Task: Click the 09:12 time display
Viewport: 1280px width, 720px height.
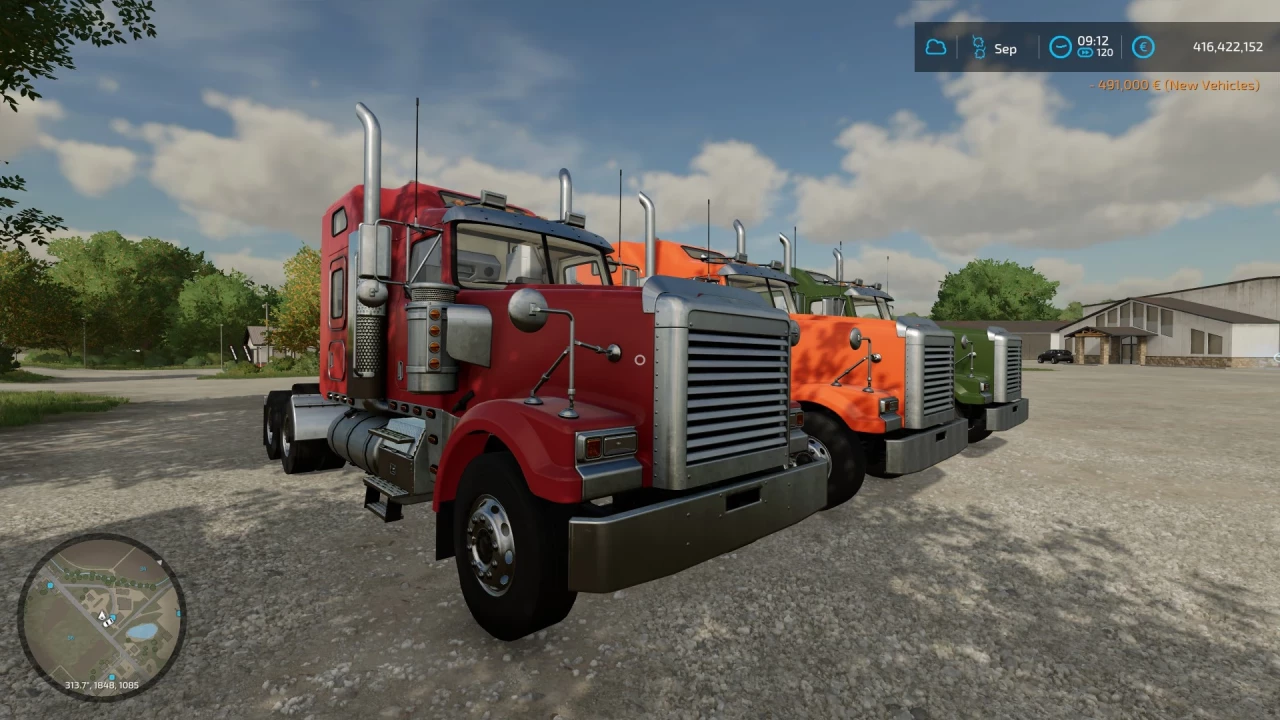Action: coord(1093,41)
